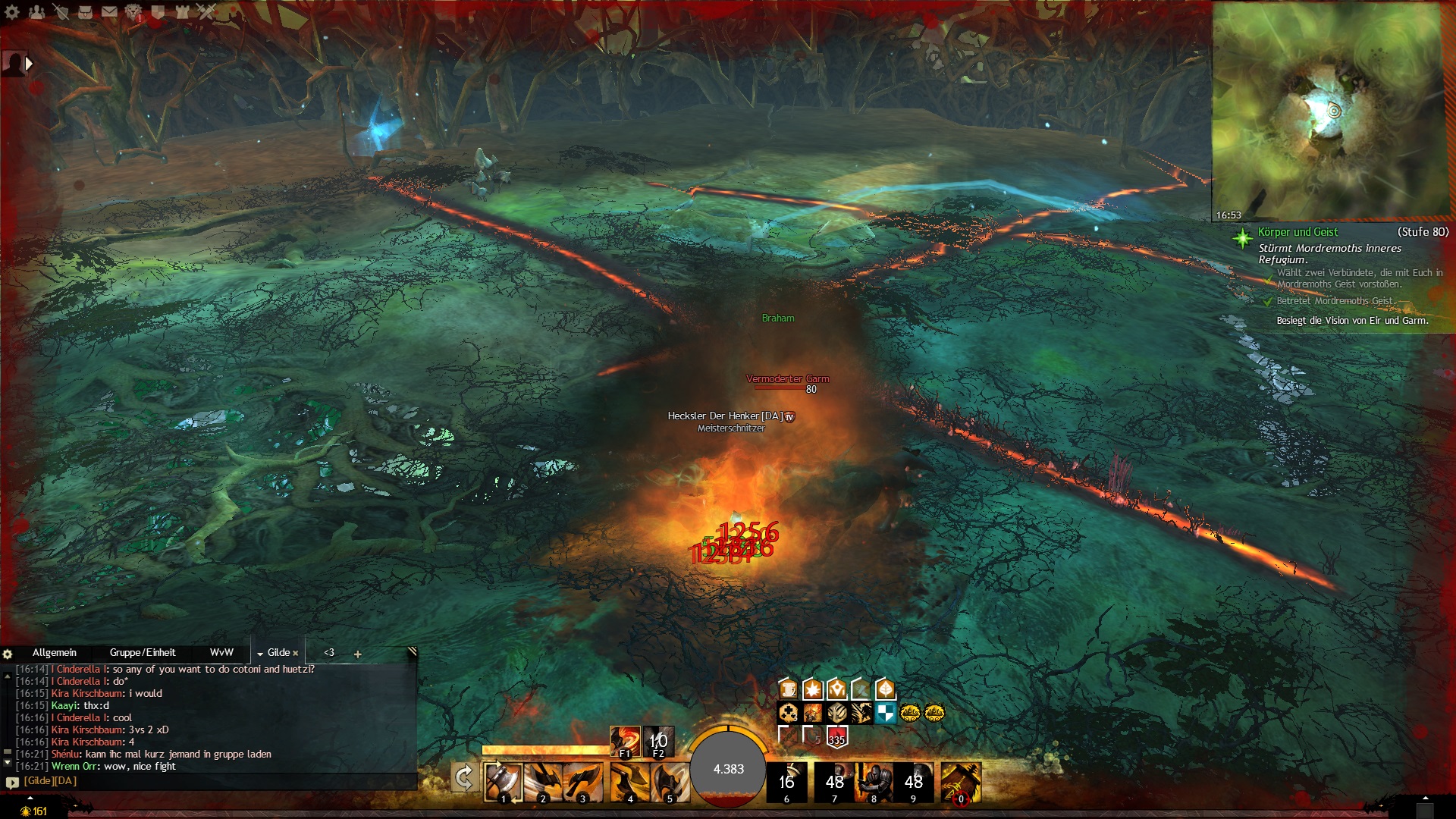Open the contacts and friends icon

tap(36, 11)
